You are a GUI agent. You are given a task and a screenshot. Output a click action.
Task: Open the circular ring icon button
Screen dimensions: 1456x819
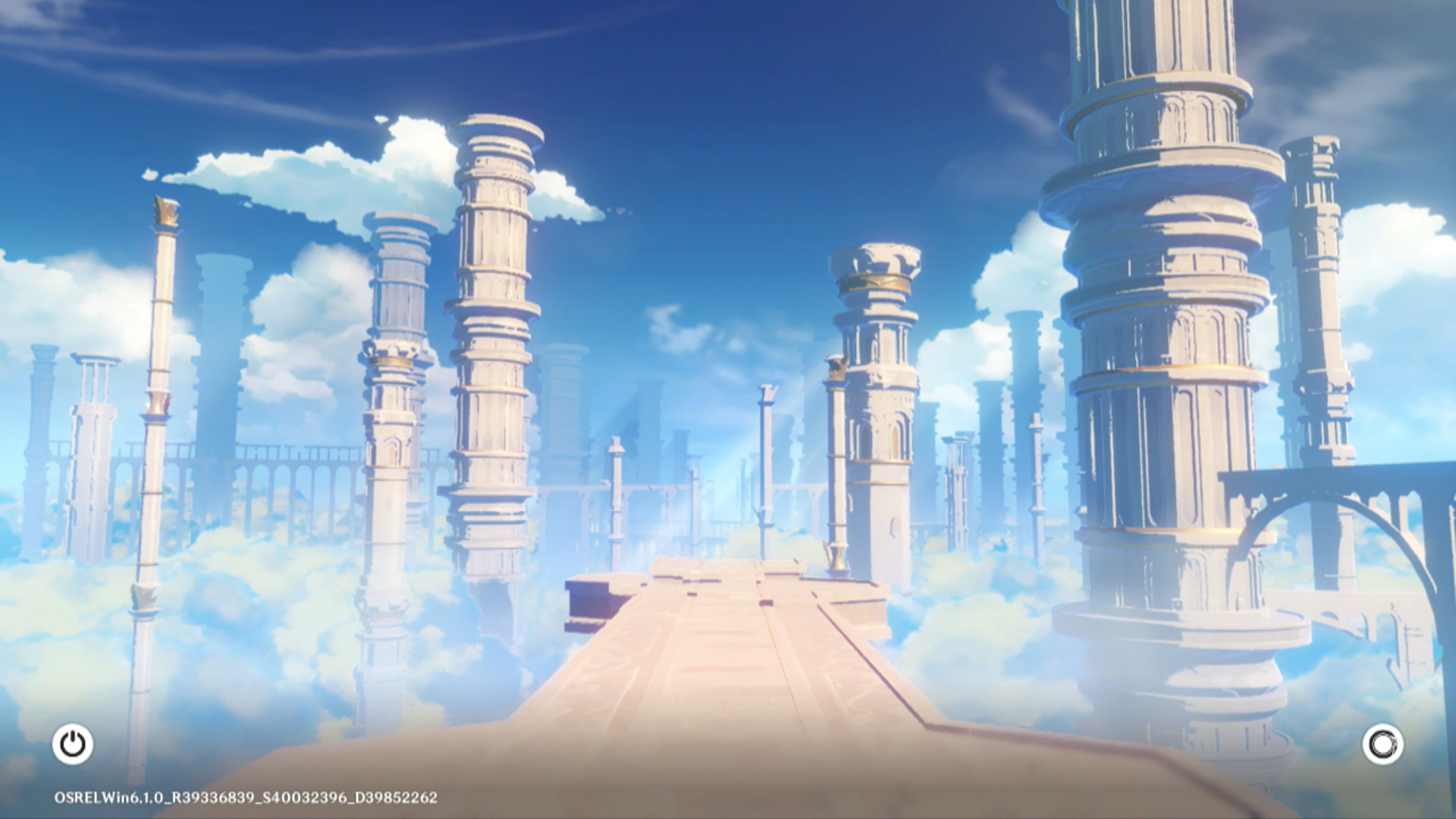1382,744
